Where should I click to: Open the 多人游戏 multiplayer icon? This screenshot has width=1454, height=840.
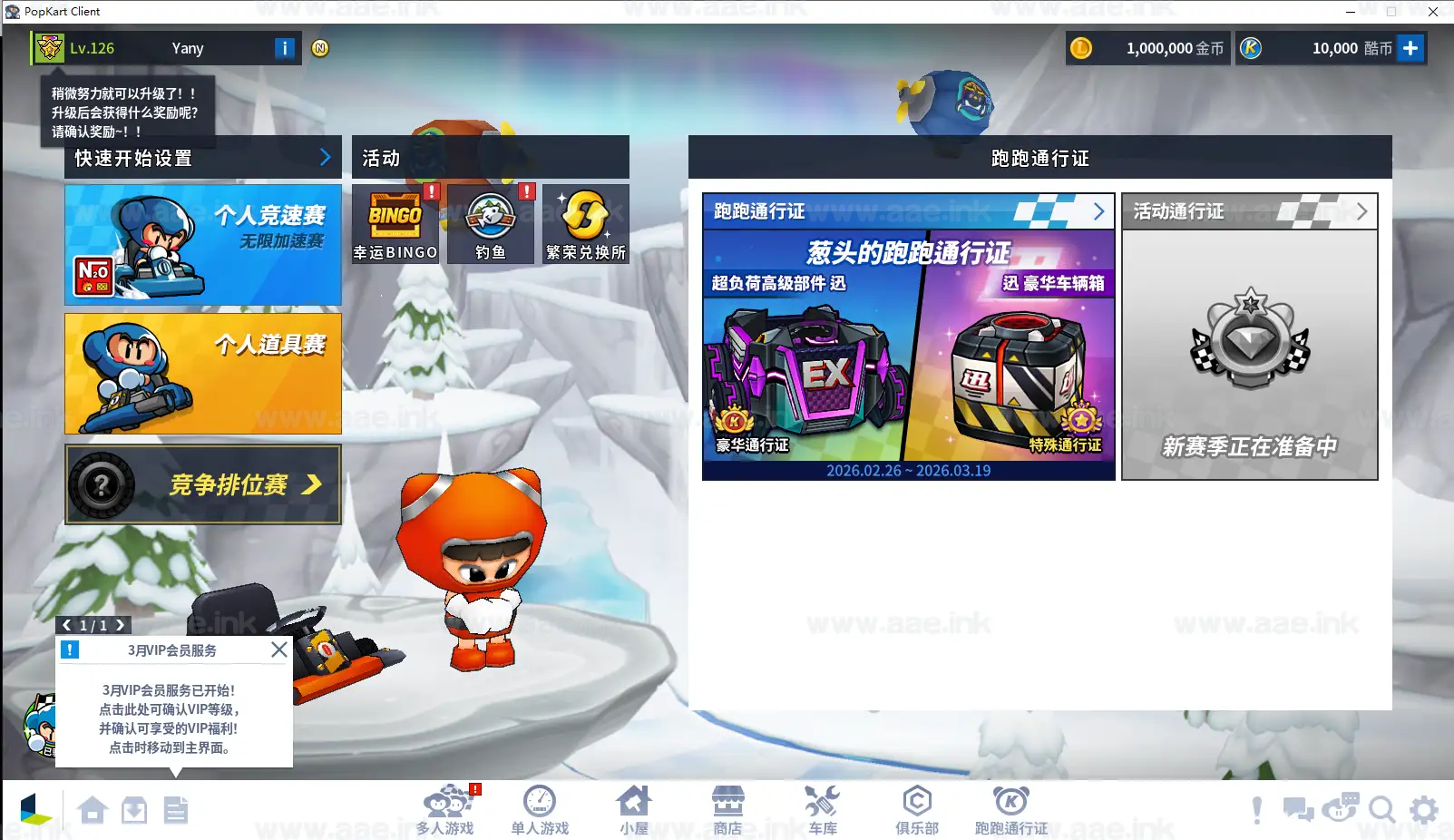[445, 806]
